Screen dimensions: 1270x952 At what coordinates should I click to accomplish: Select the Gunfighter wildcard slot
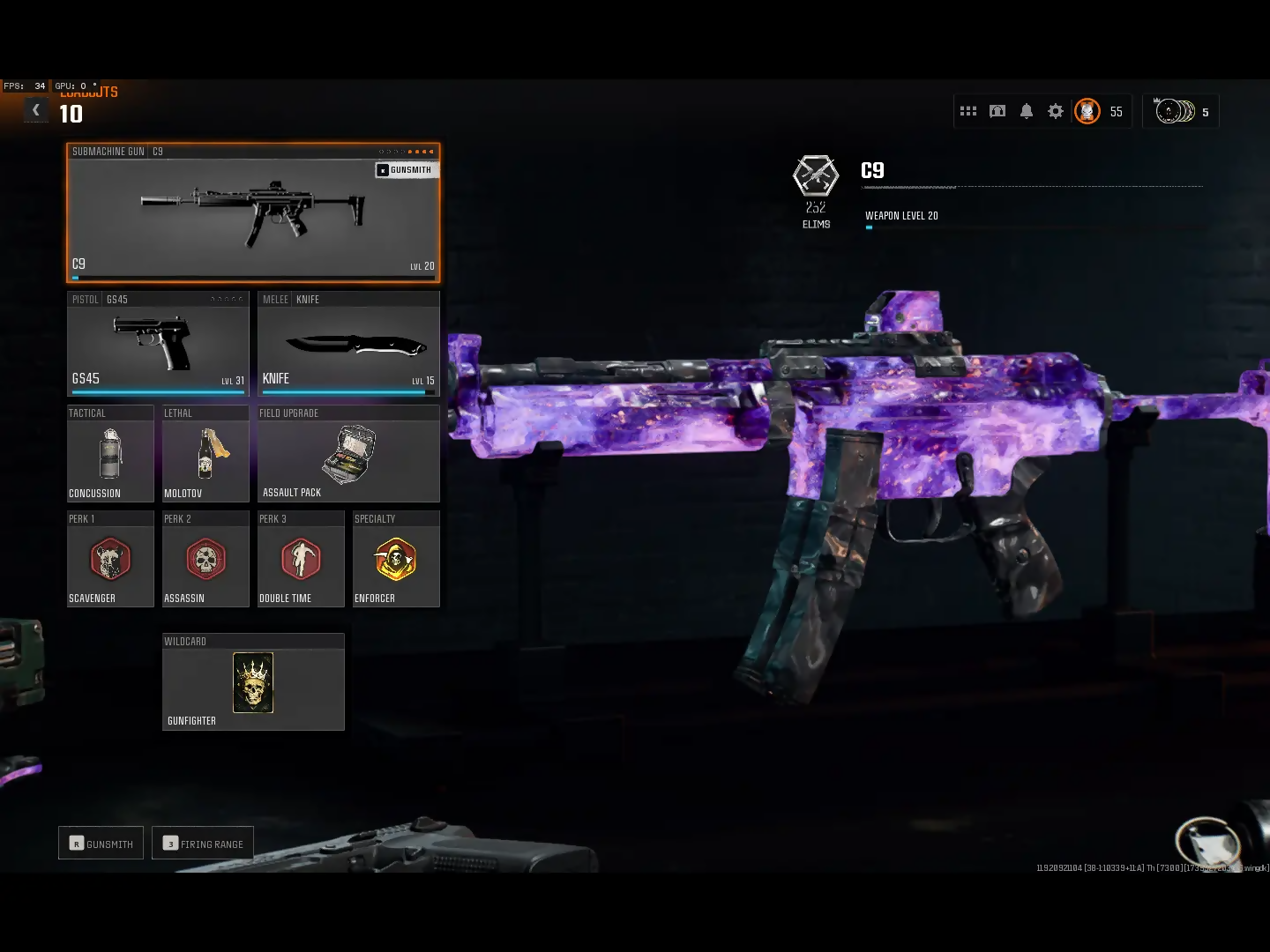(253, 683)
